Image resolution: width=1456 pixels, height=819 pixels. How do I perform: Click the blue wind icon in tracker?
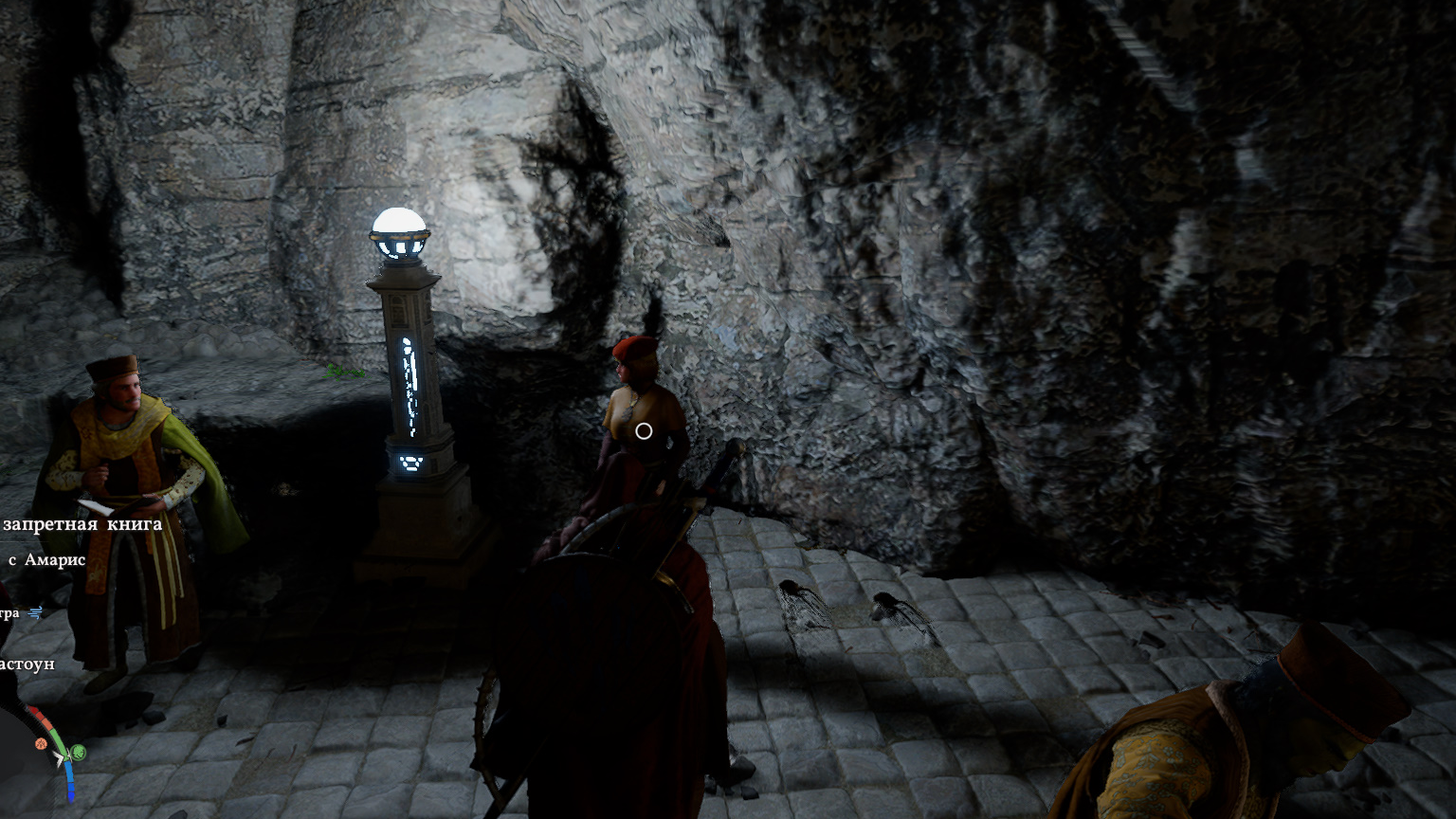(x=36, y=613)
